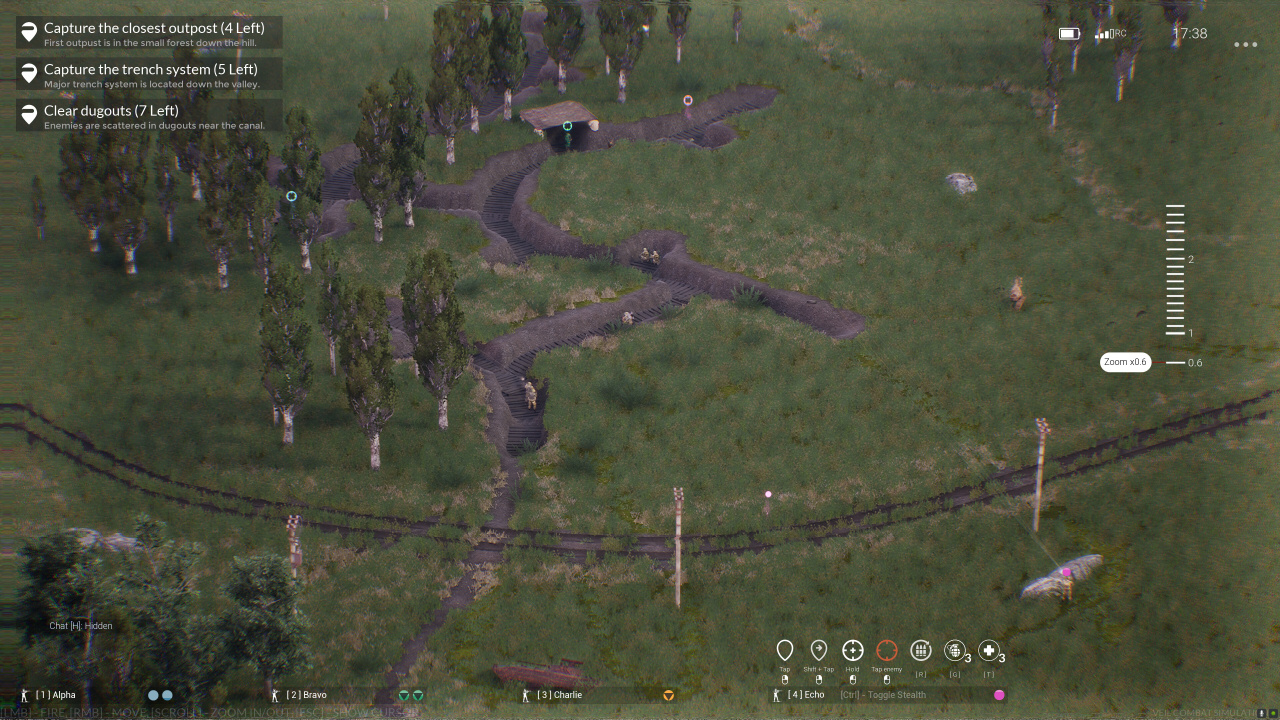
Task: Switch to the Charlie squad
Action: pos(559,695)
